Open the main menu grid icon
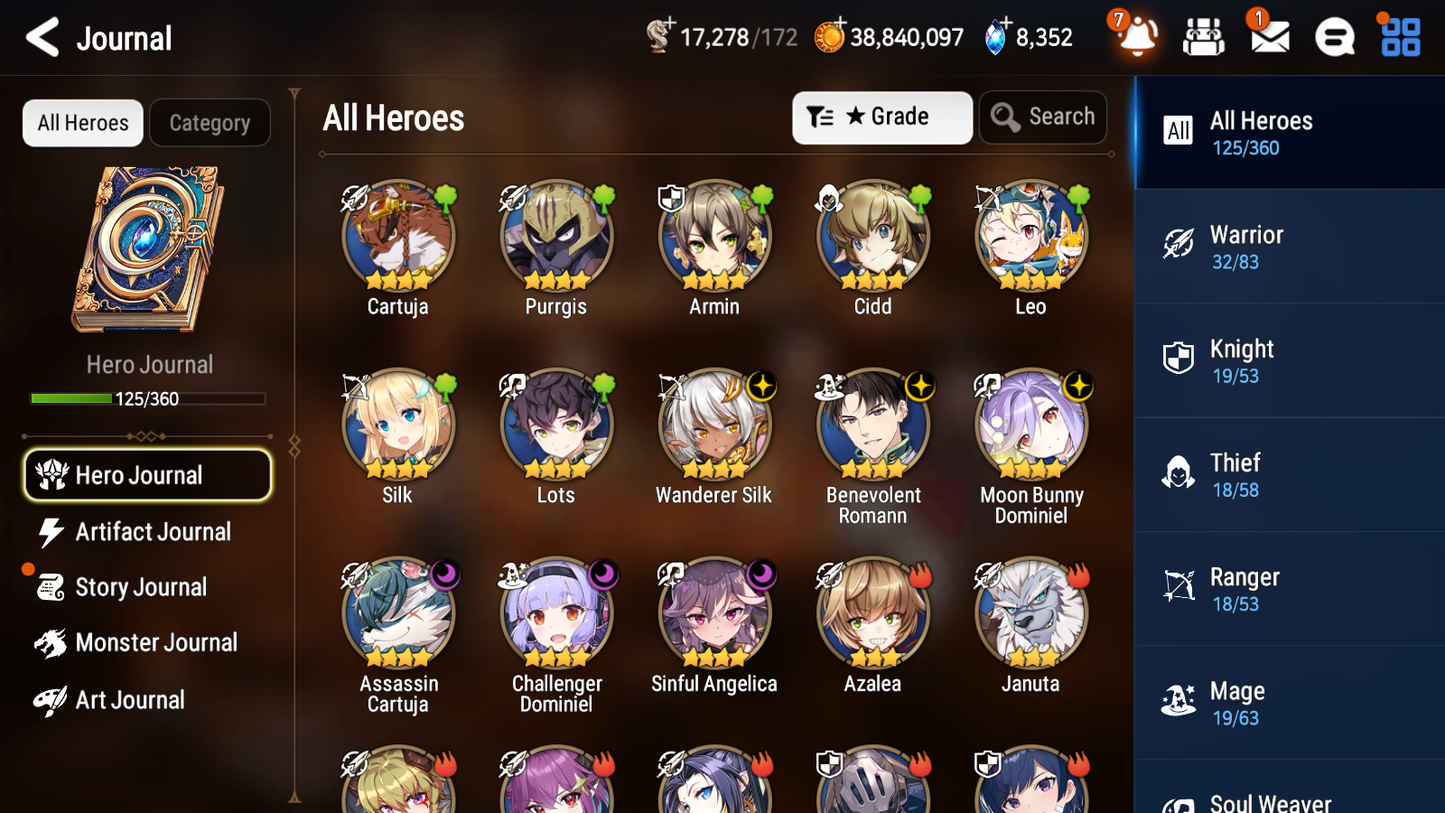The image size is (1445, 813). 1399,36
